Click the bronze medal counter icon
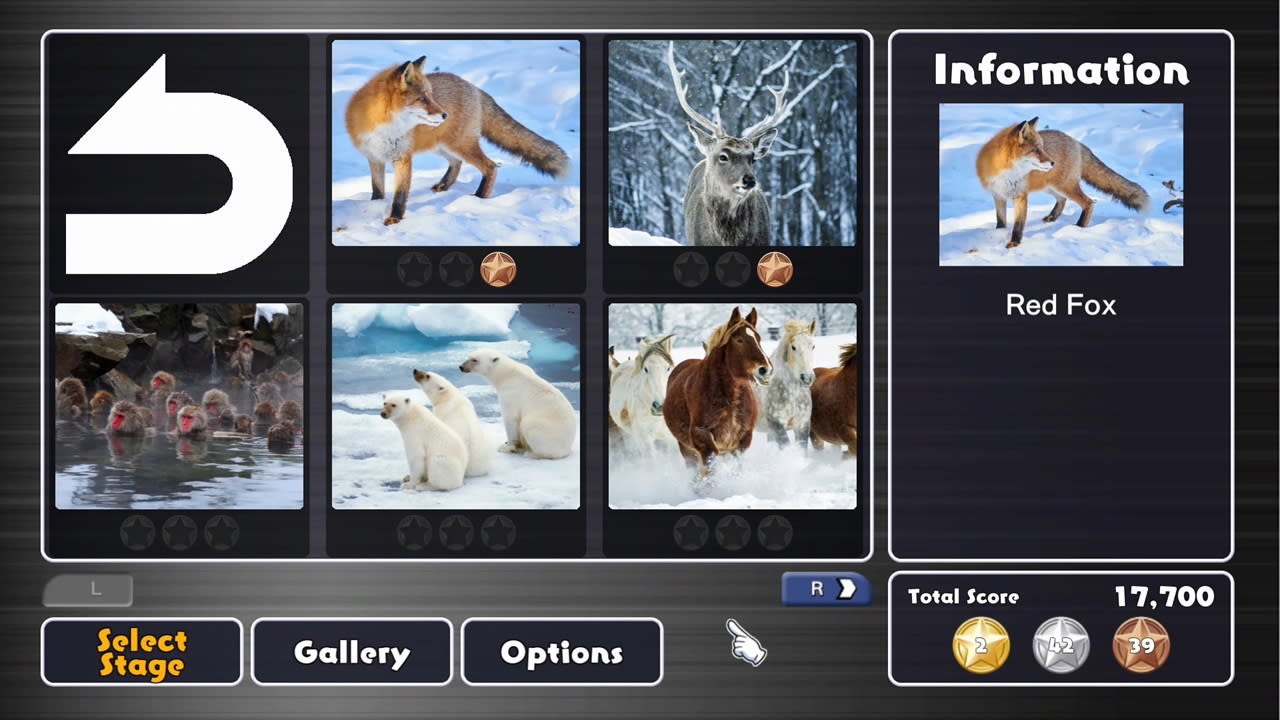The width and height of the screenshot is (1280, 720). click(1142, 645)
